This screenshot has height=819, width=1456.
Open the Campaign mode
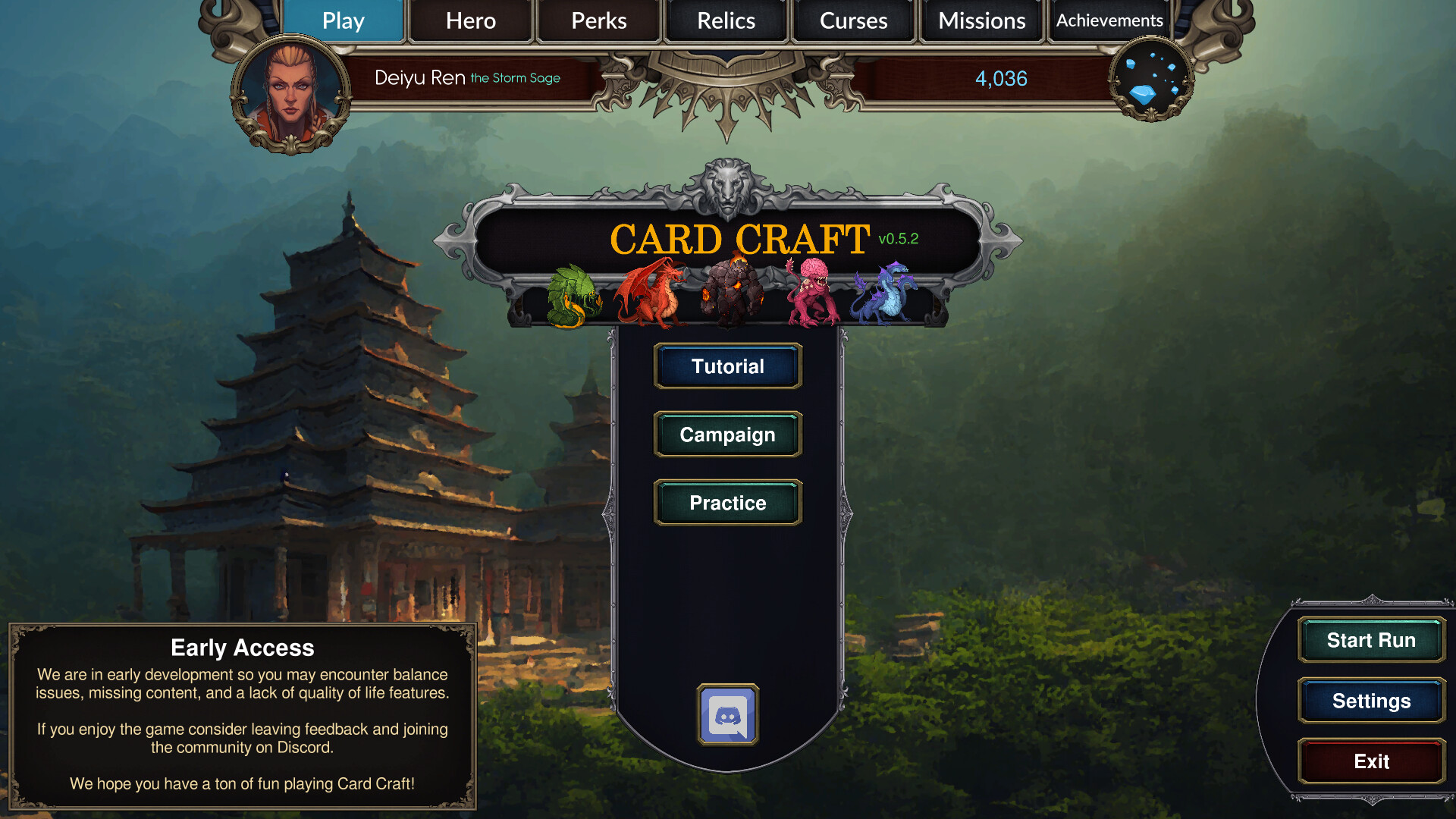727,435
